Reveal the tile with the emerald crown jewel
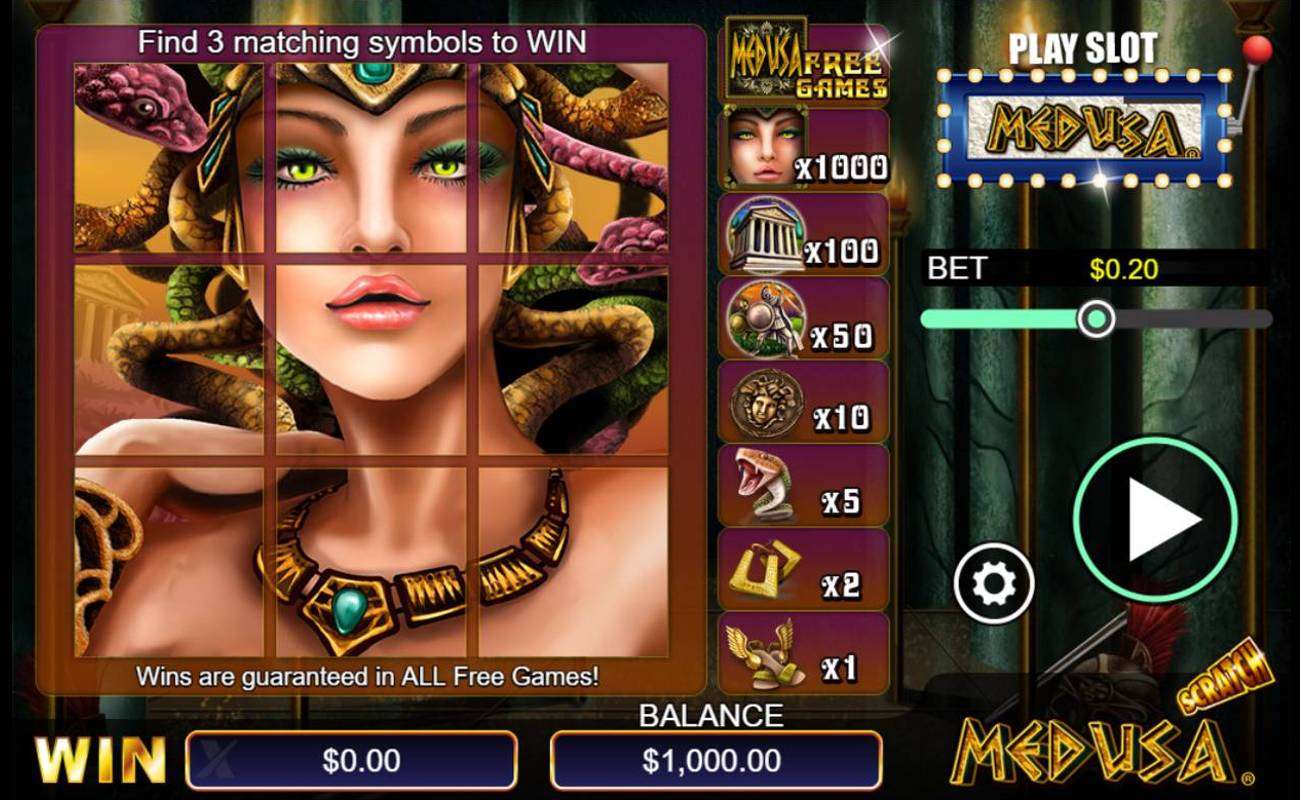The height and width of the screenshot is (800, 1300). tap(370, 160)
